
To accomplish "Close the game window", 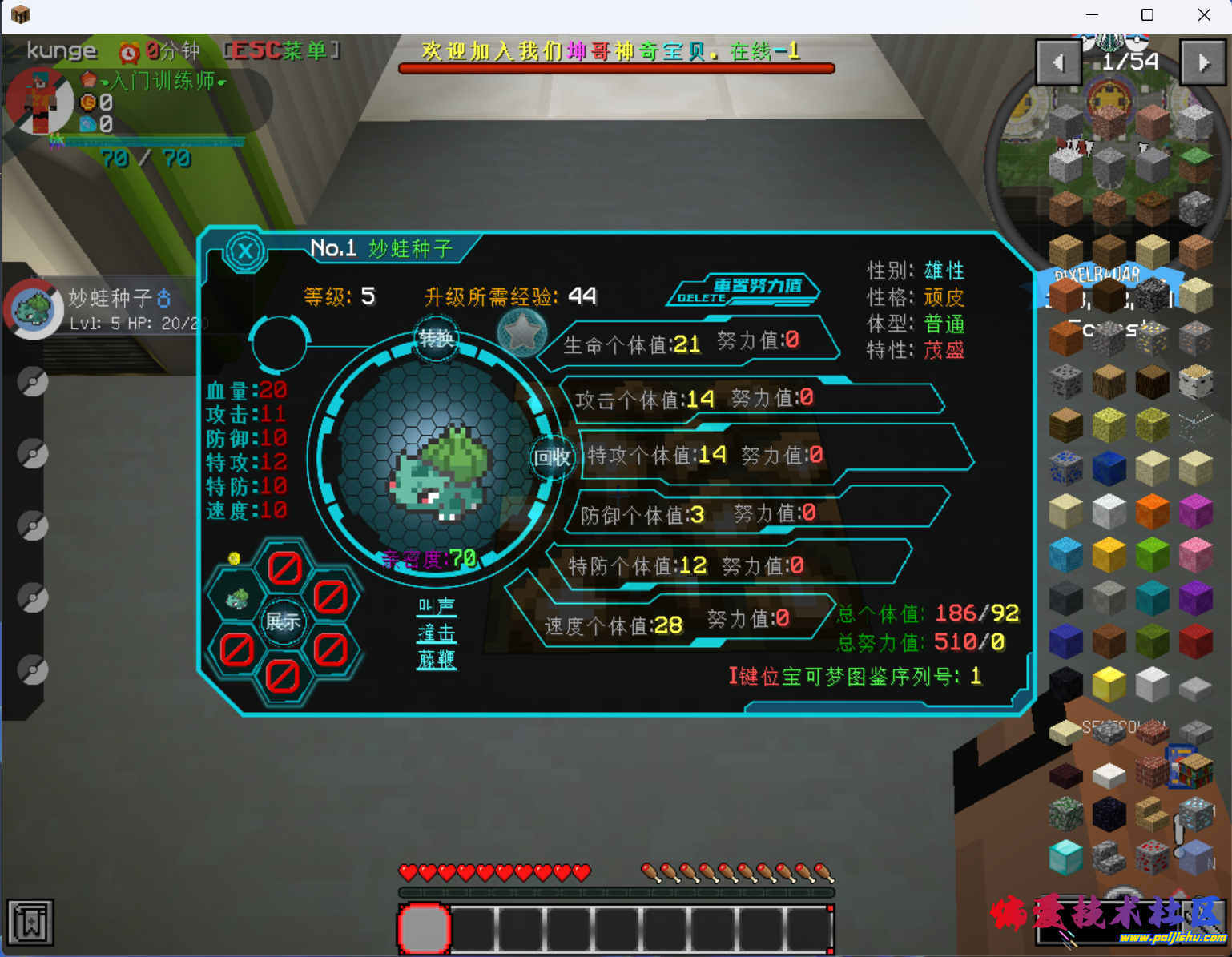I will (x=1204, y=15).
